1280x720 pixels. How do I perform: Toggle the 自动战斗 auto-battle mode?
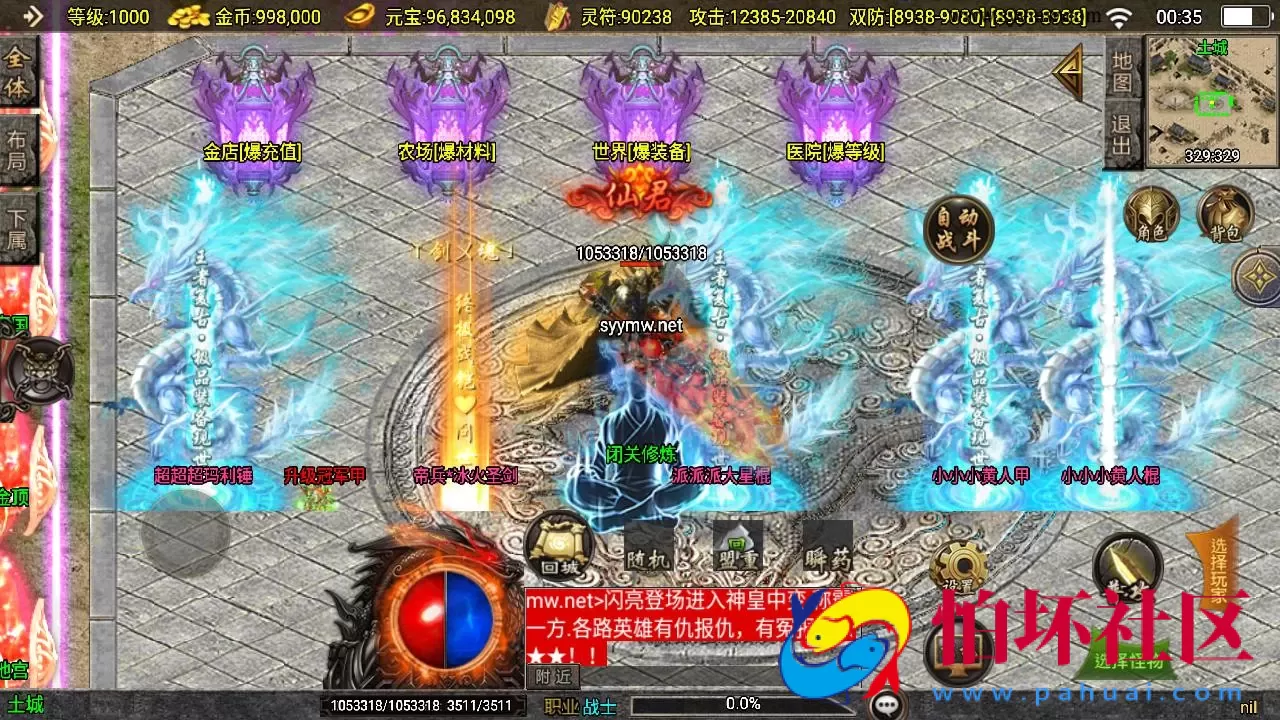tap(957, 228)
